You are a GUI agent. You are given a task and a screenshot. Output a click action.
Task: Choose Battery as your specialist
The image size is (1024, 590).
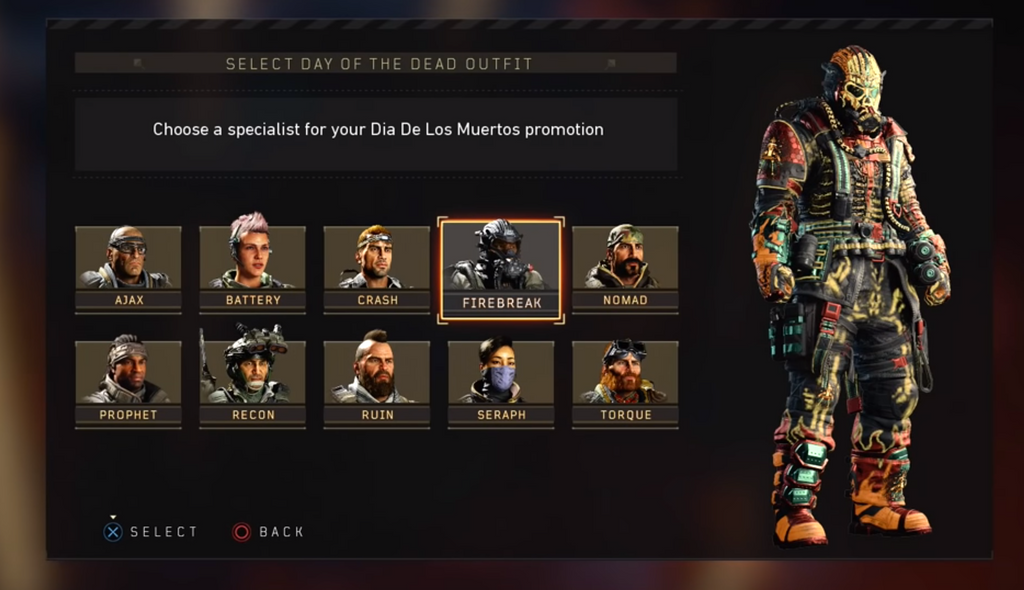pos(253,268)
